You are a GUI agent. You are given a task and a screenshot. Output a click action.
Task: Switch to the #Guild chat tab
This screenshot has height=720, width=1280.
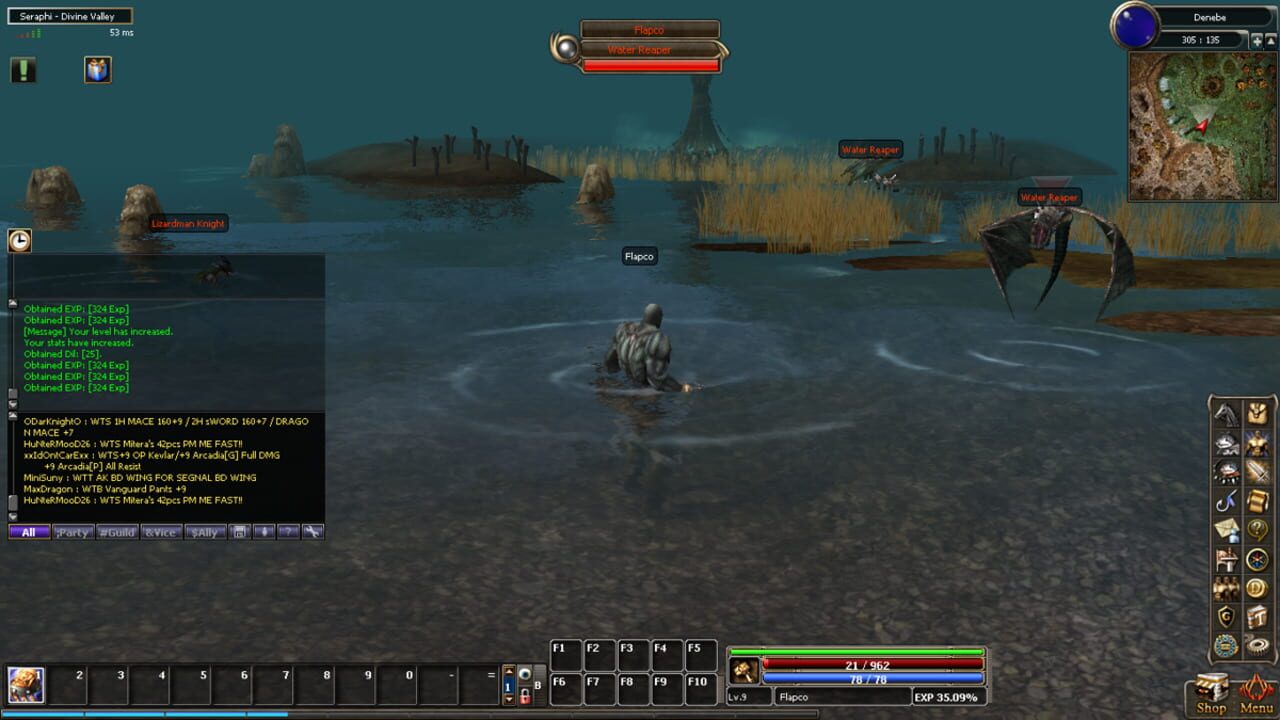[x=116, y=532]
